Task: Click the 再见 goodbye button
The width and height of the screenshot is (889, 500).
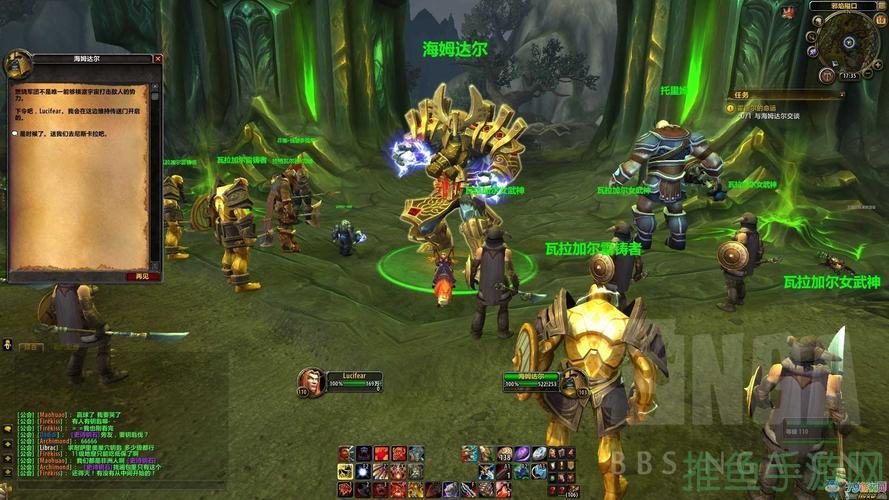Action: (141, 276)
